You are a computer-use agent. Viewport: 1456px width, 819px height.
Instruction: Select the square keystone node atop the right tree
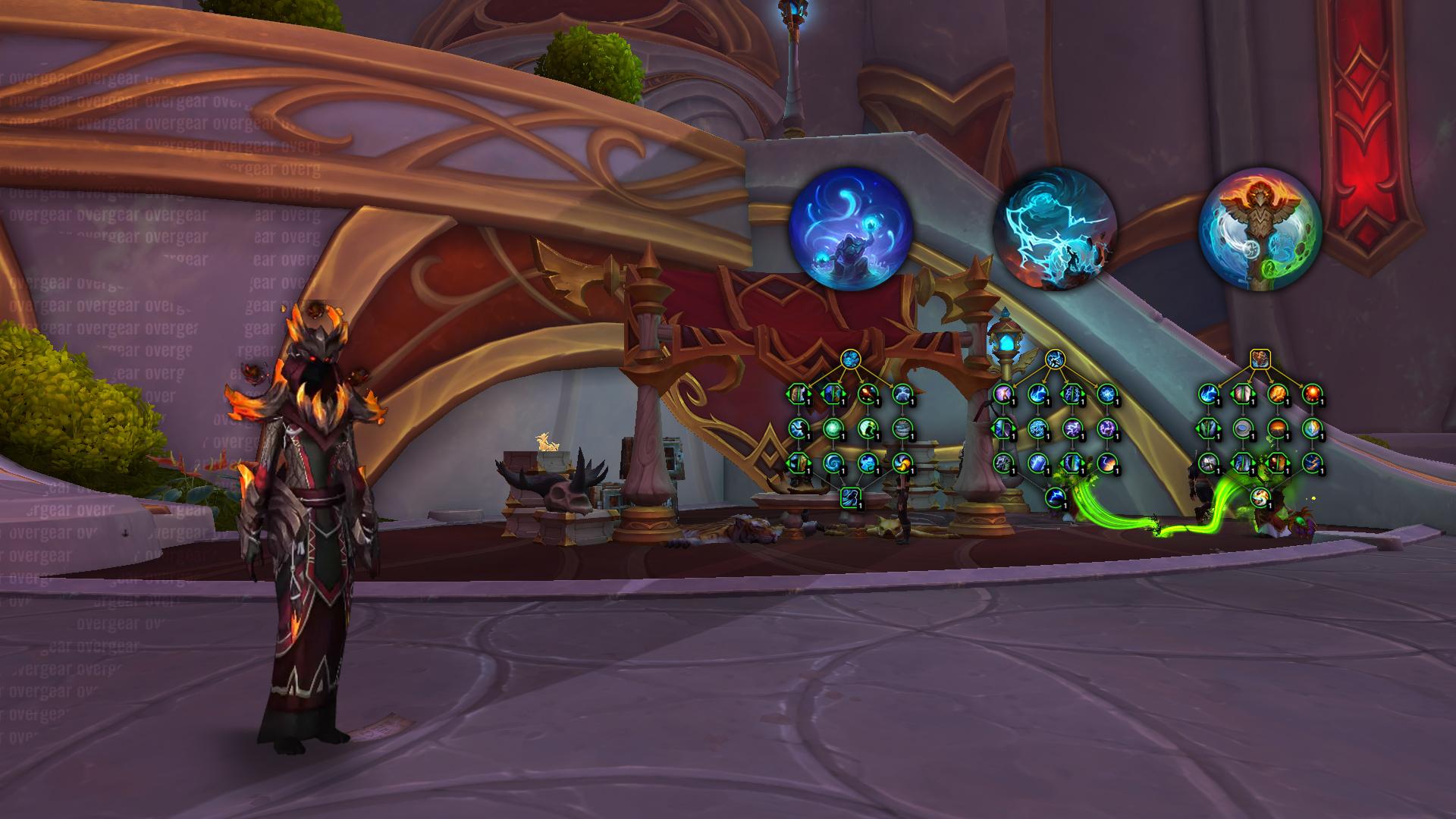pos(1260,358)
